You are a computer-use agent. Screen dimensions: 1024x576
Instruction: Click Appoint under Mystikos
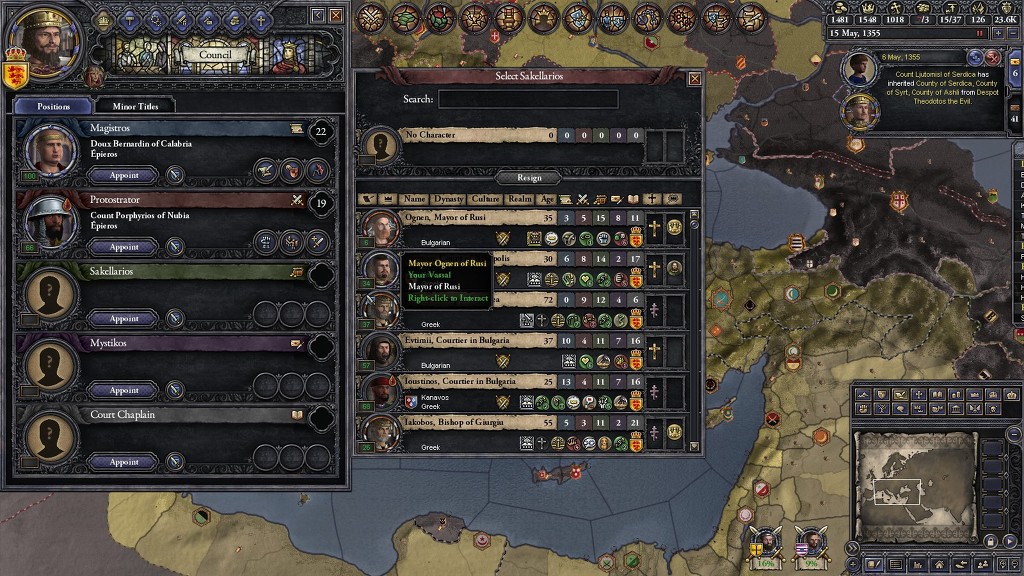click(x=124, y=391)
